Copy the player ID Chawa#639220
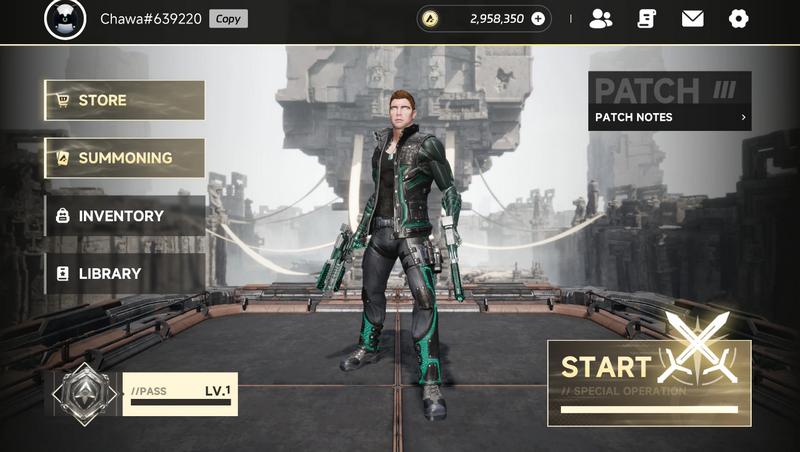This screenshot has height=452, width=800. (x=228, y=19)
